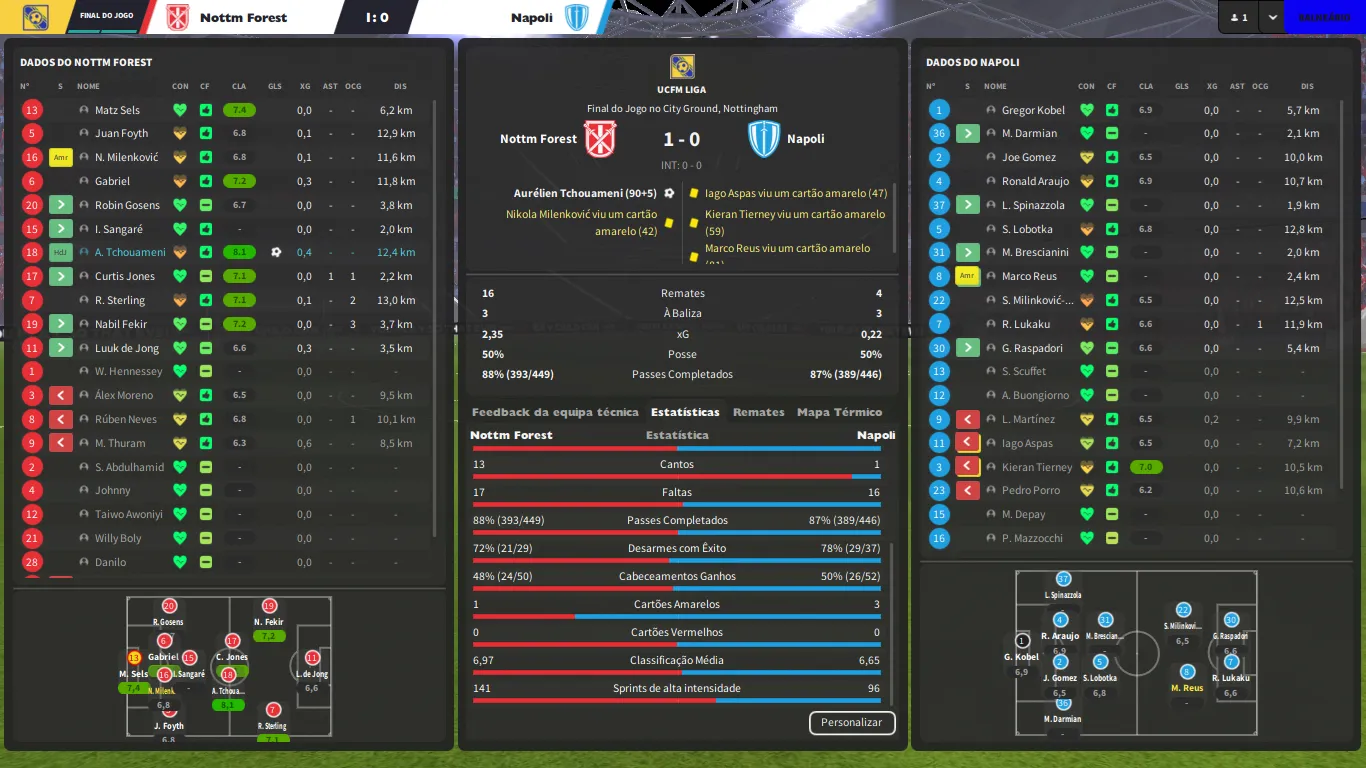Switch to the Remates tab
This screenshot has height=768, width=1366.
[758, 412]
